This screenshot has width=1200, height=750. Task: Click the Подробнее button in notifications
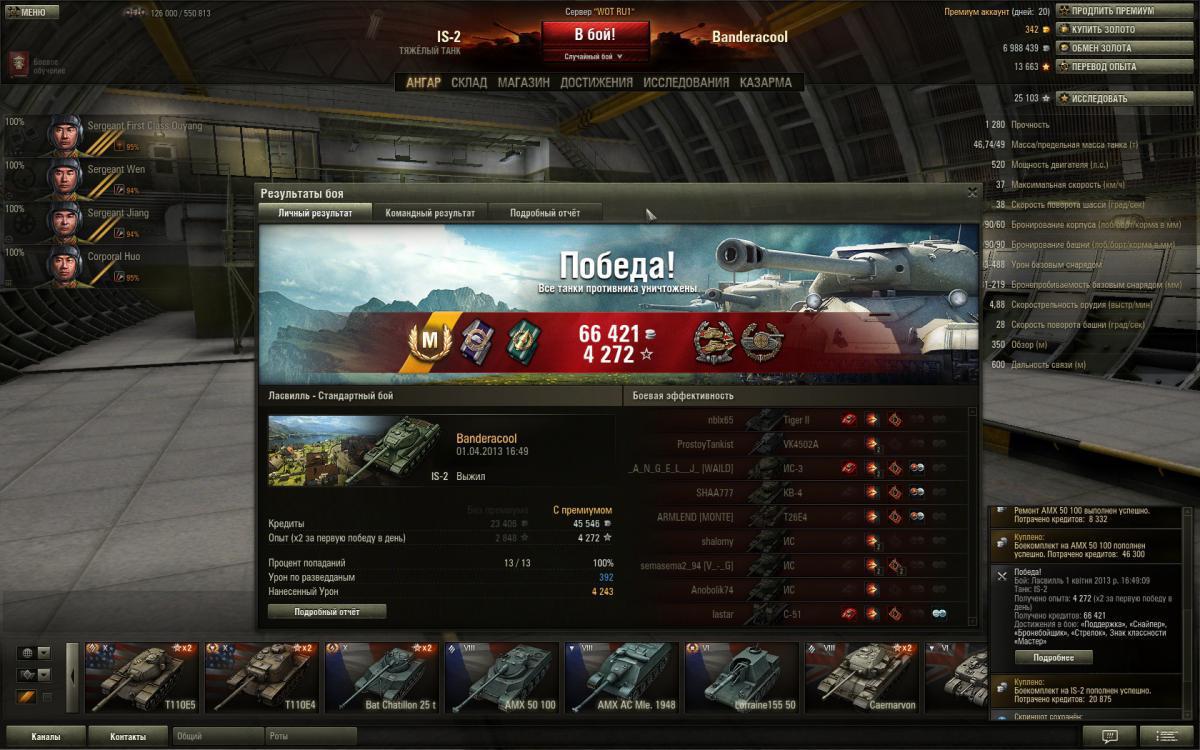[1053, 657]
